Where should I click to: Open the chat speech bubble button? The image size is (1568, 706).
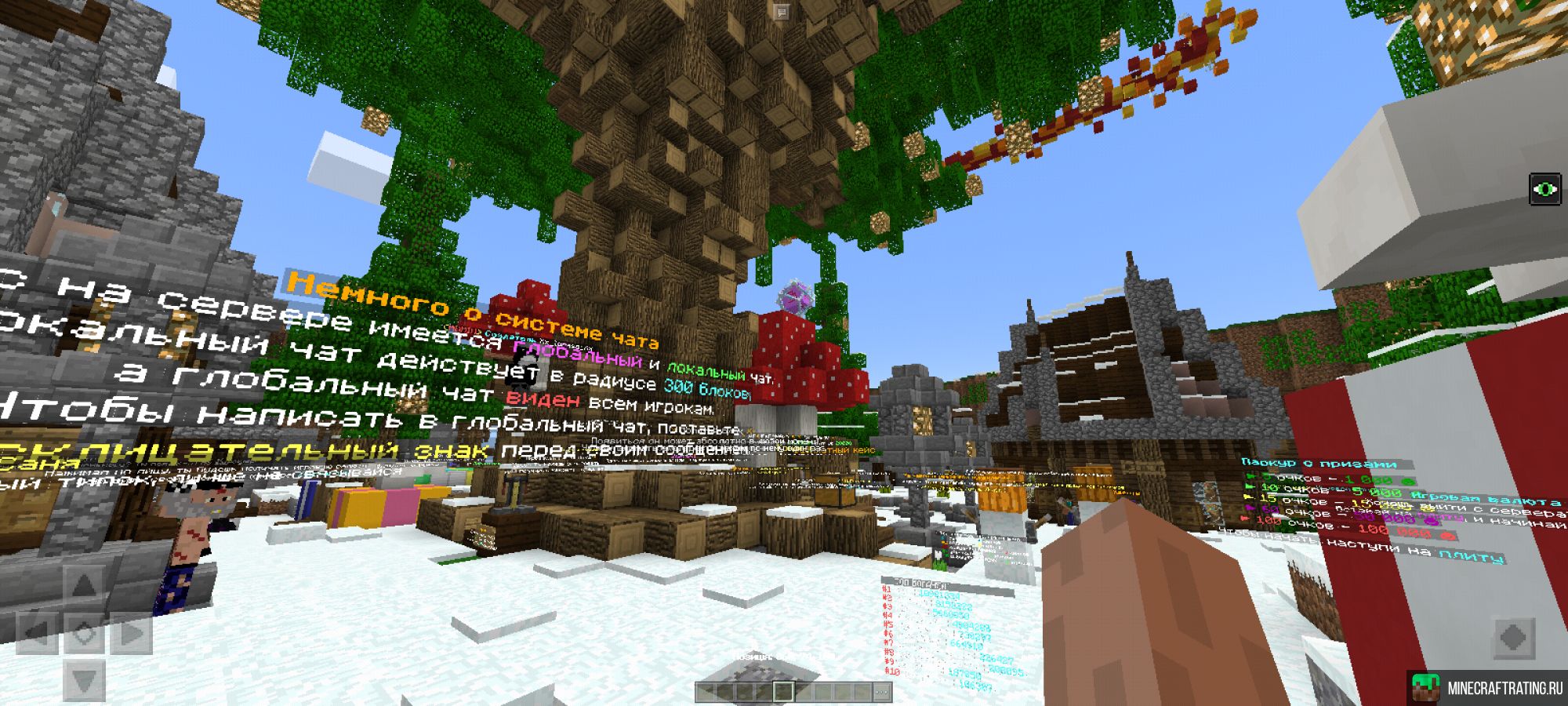[782, 11]
